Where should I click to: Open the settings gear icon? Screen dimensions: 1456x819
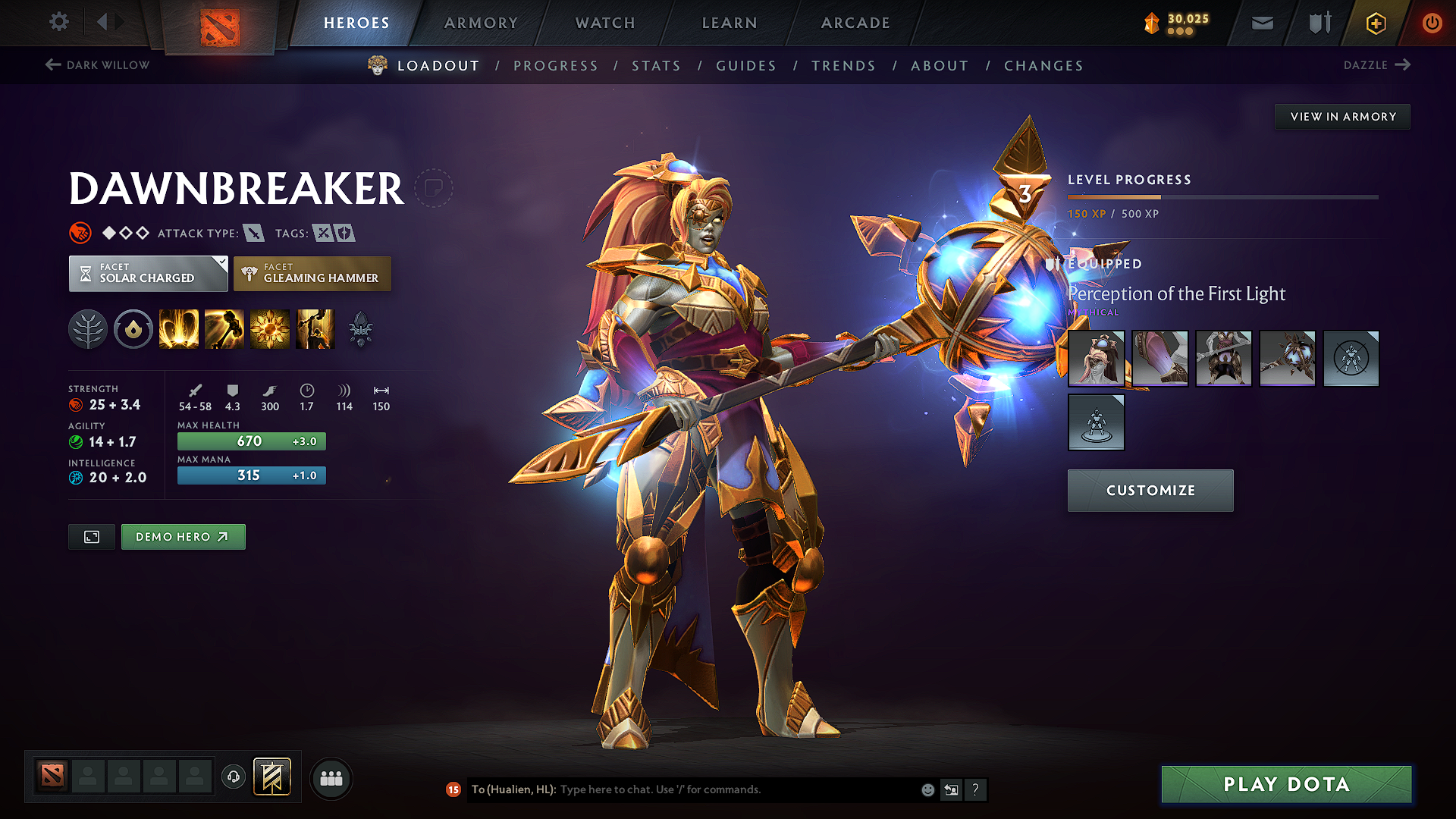coord(58,22)
